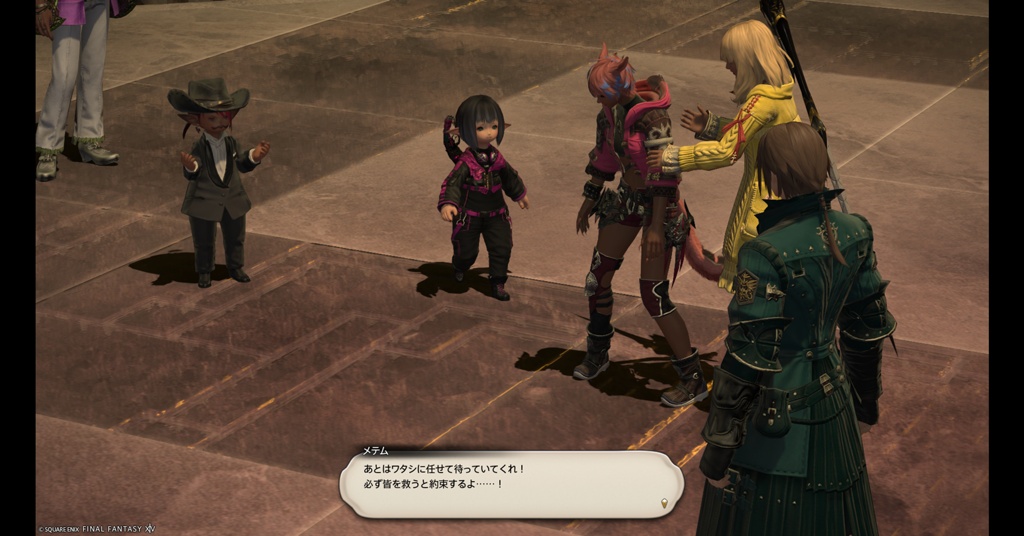Advance the メテム dialogue text box

510,484
